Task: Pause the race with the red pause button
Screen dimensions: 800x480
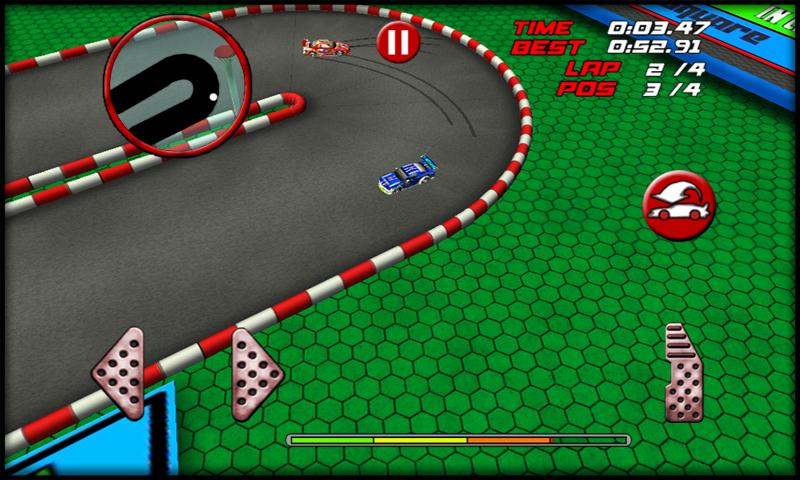Action: point(396,42)
